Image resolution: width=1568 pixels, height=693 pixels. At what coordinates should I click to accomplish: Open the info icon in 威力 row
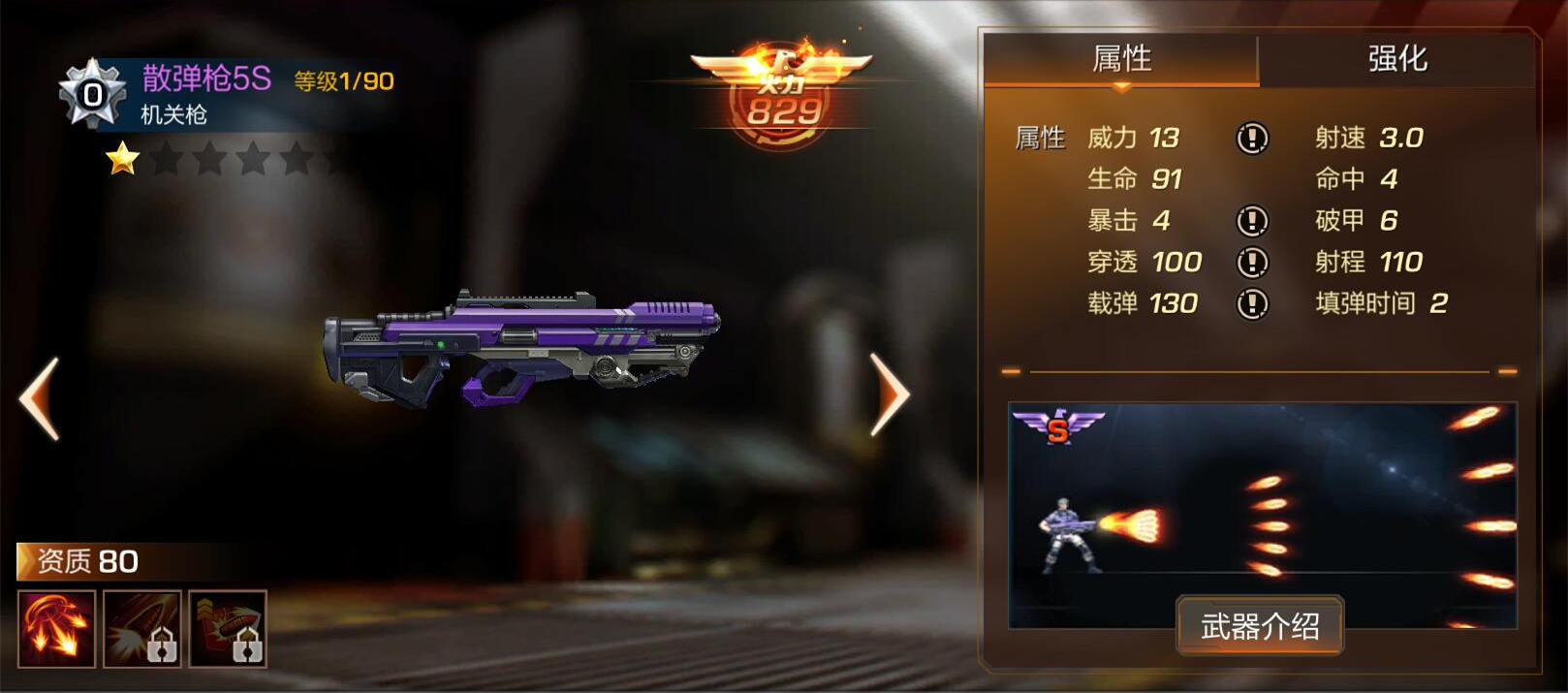pos(1252,139)
